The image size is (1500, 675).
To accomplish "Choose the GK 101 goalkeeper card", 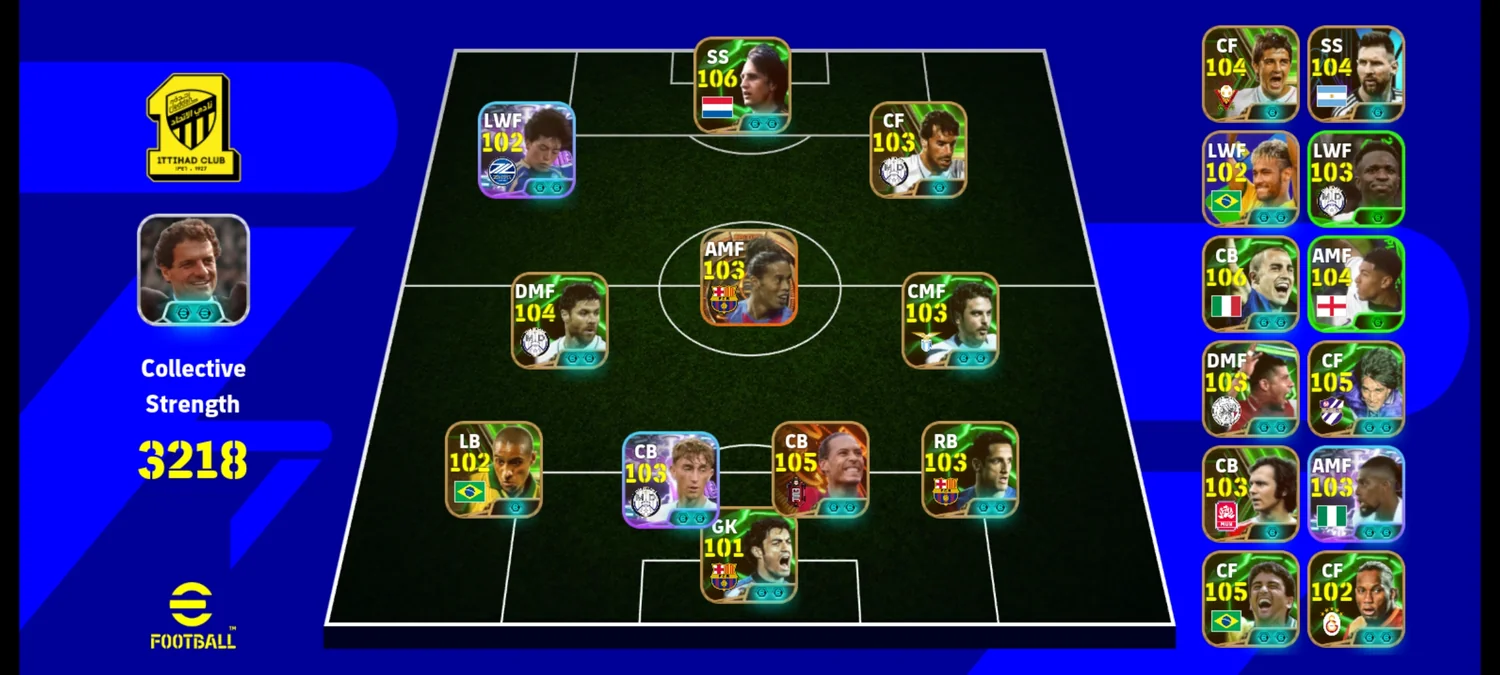I will [749, 558].
